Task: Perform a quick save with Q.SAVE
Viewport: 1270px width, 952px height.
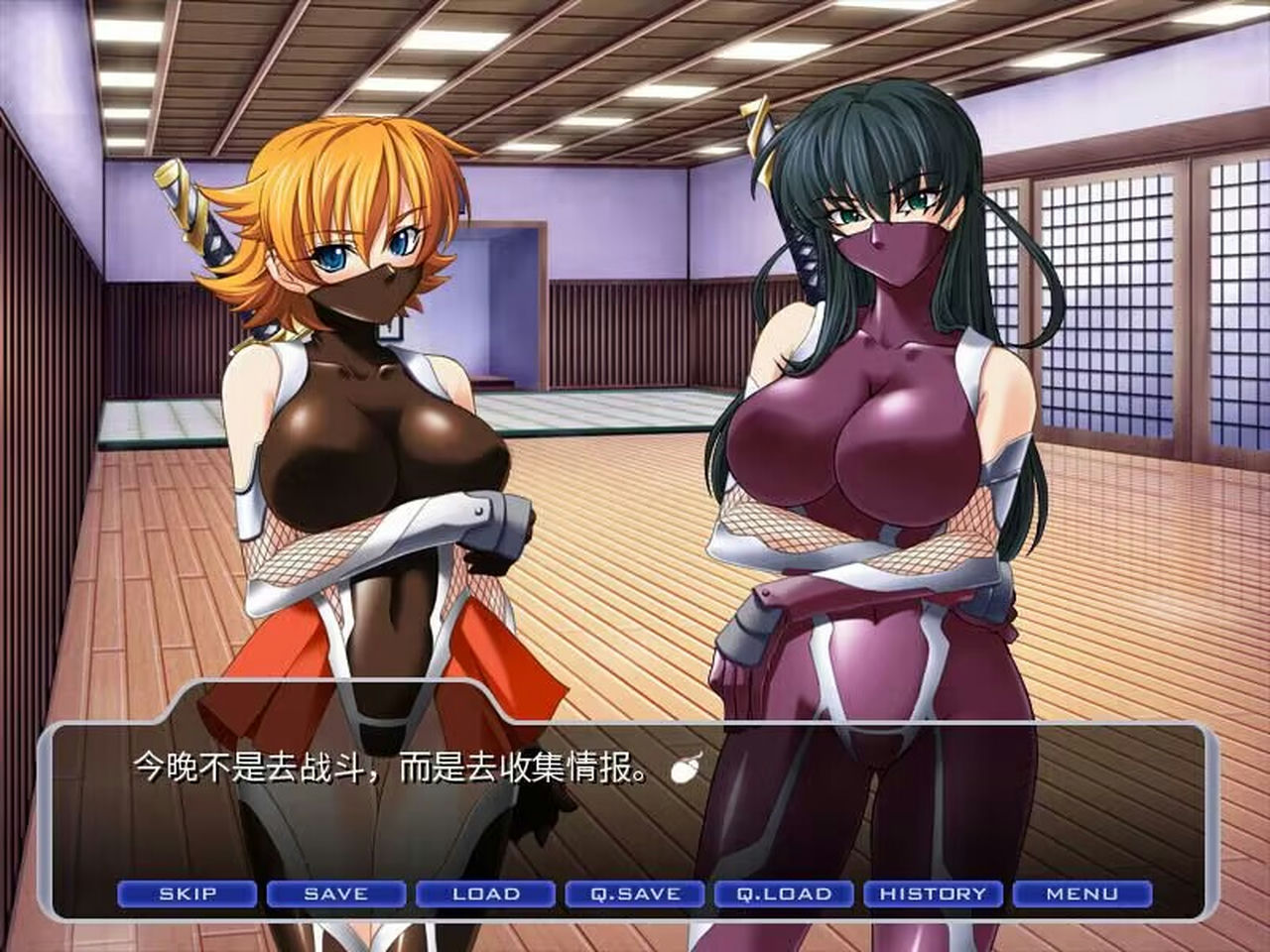Action: point(635,892)
